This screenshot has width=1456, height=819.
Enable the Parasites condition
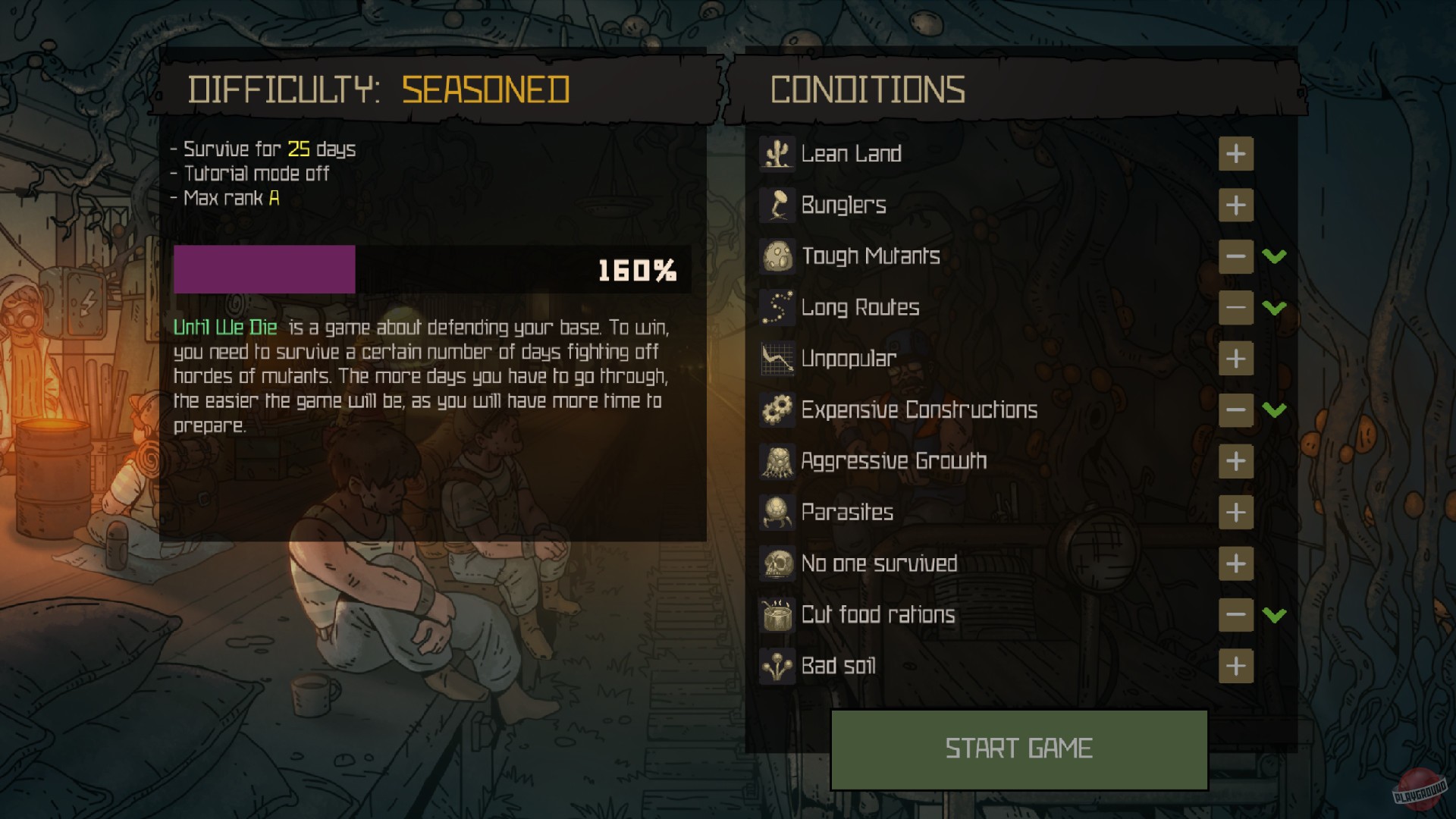(1236, 513)
